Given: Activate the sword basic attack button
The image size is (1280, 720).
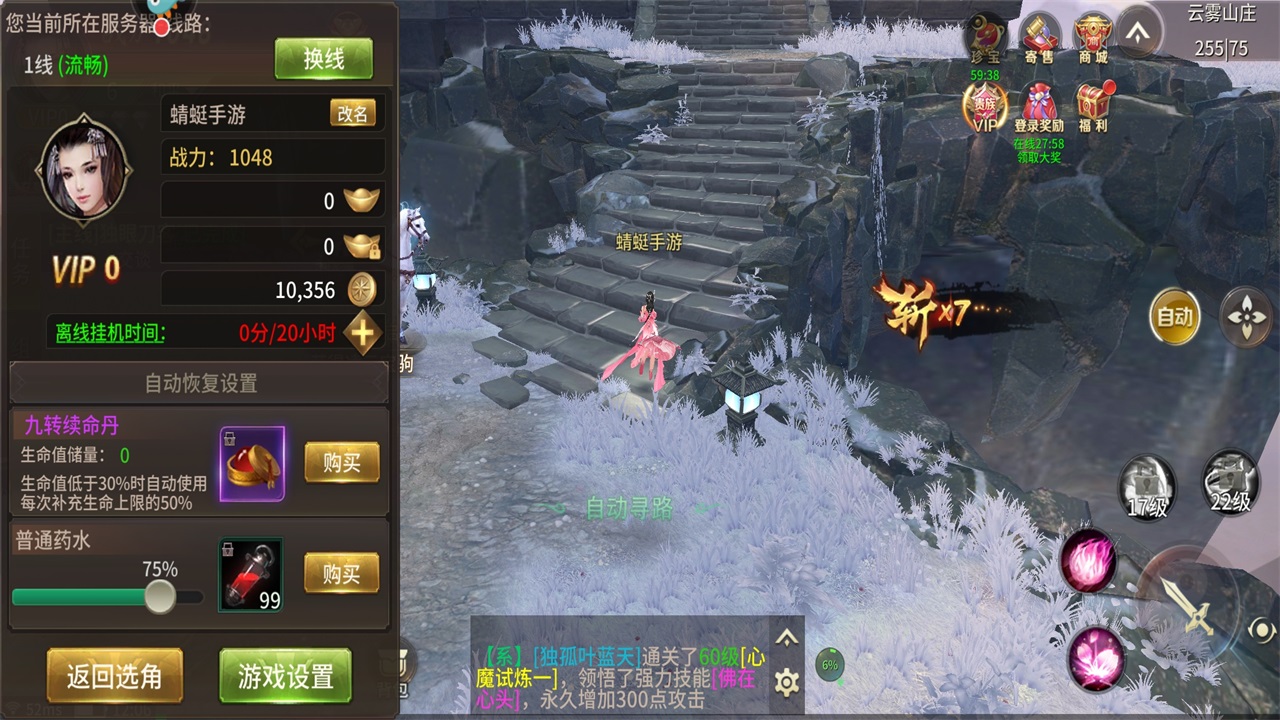Looking at the screenshot, I should pos(1190,603).
